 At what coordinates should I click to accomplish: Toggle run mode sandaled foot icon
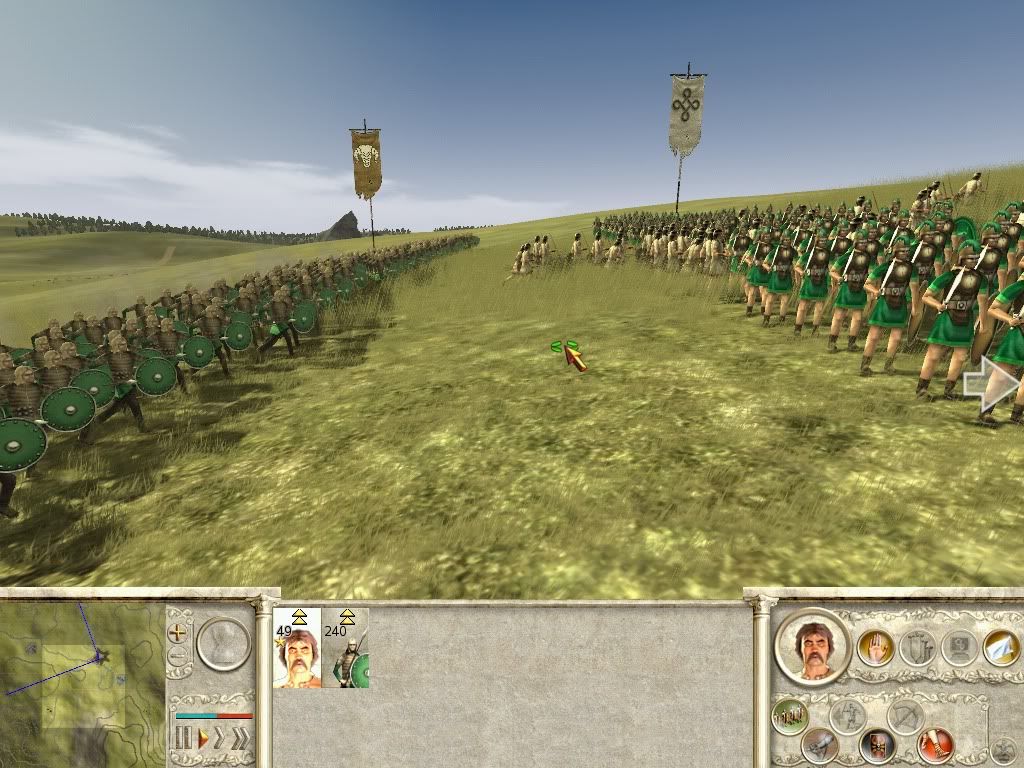click(x=934, y=744)
